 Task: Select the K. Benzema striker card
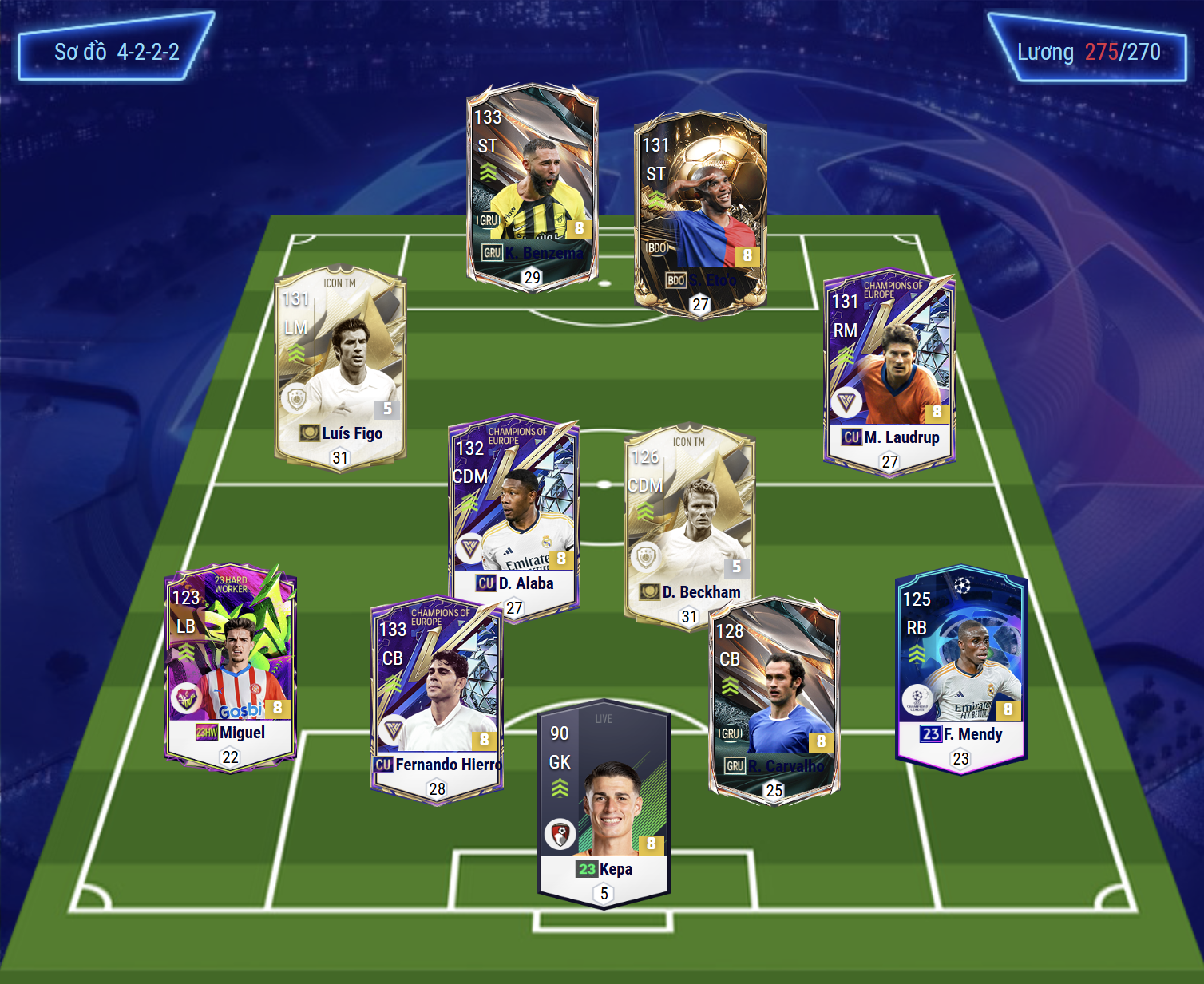532,185
